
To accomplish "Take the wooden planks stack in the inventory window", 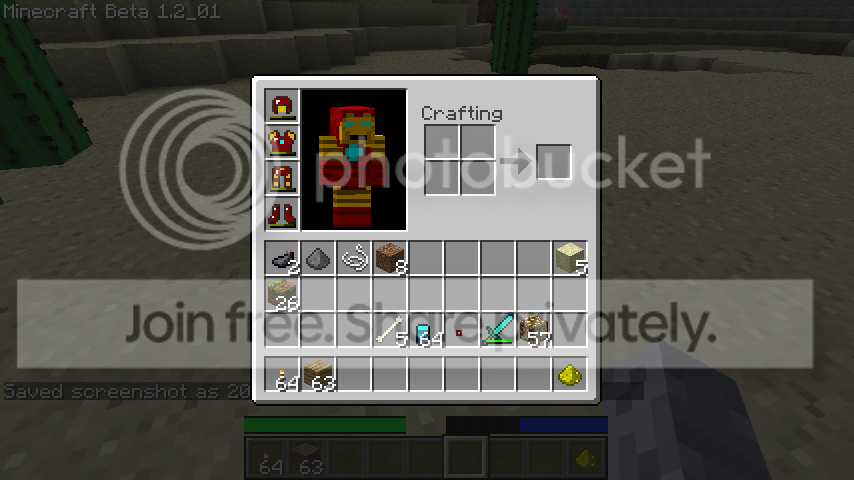I will [318, 375].
